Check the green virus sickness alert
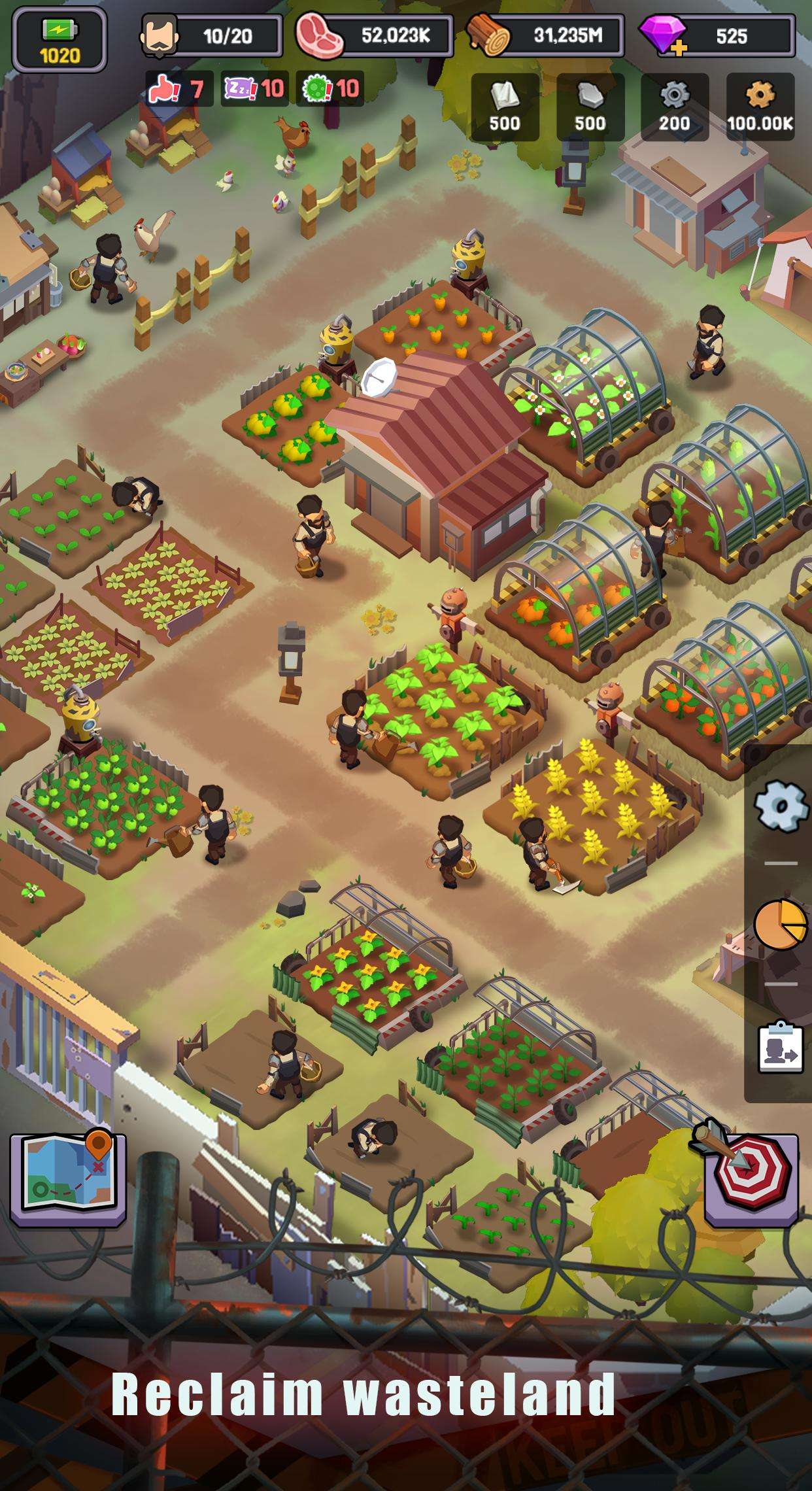 pyautogui.click(x=332, y=88)
